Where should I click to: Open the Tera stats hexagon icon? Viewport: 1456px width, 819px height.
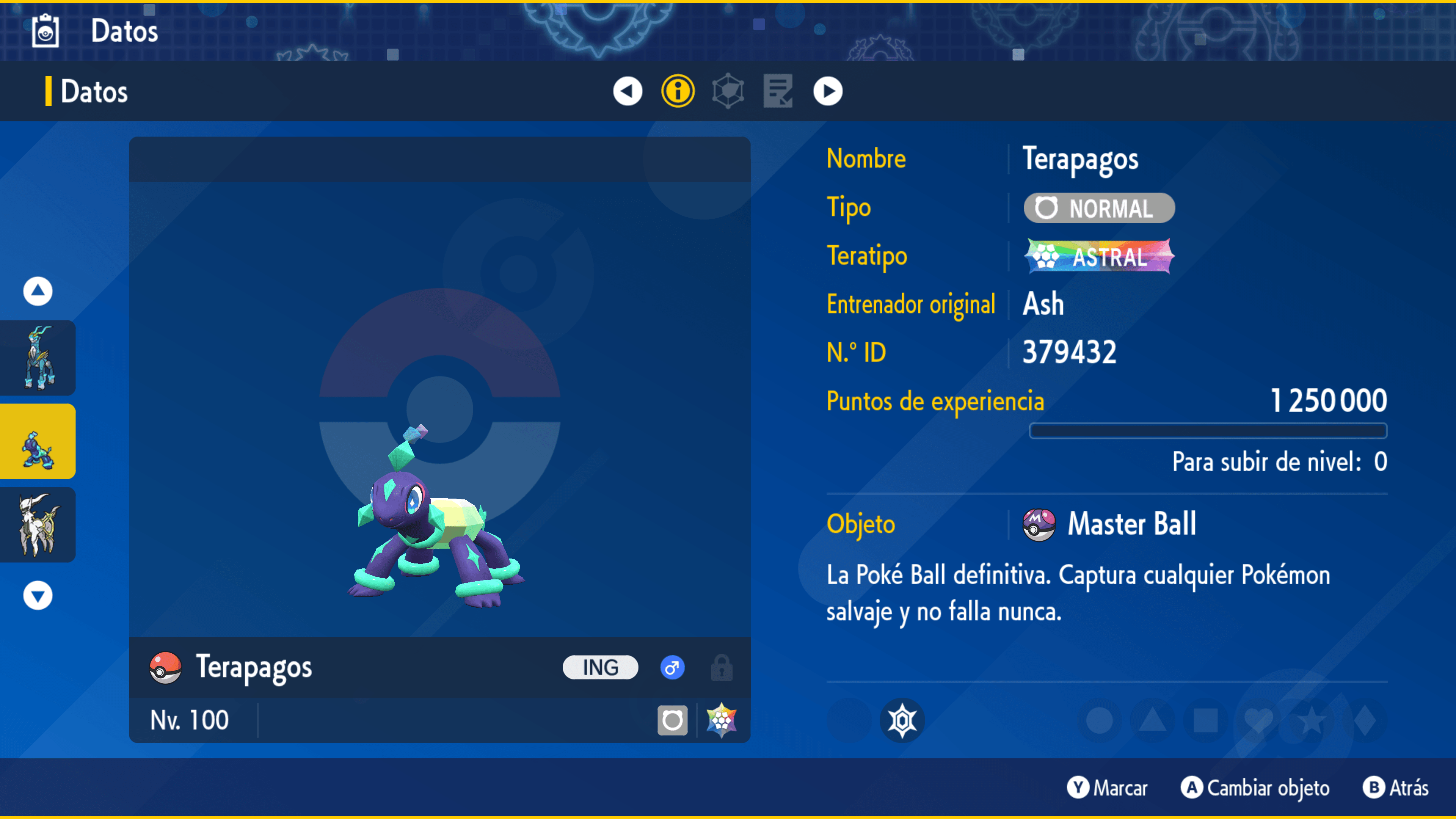coord(728,91)
